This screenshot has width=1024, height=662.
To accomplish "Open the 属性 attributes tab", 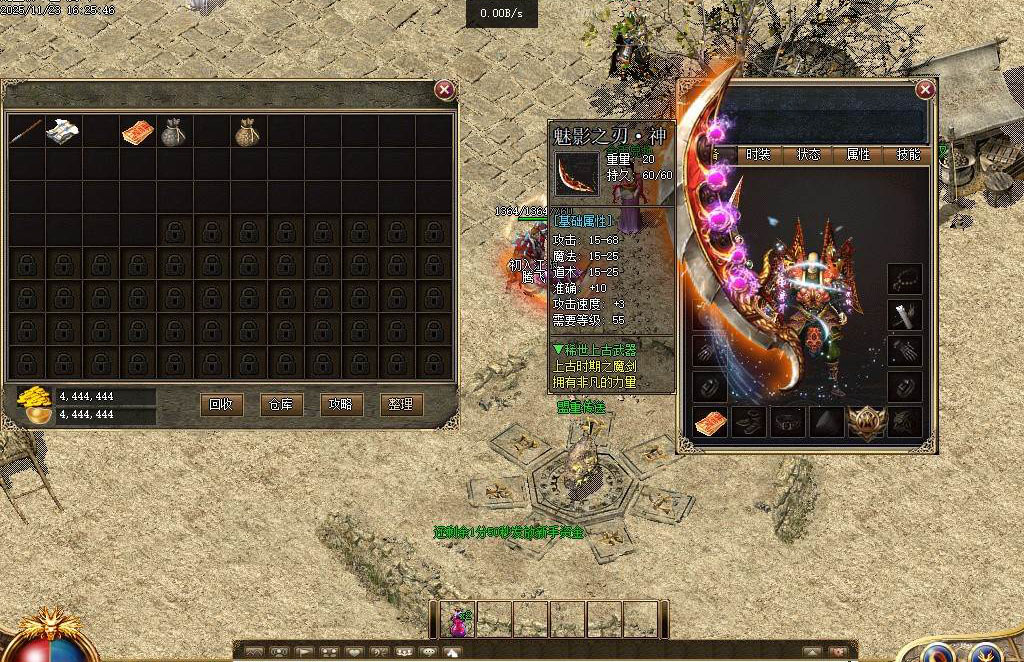I will pyautogui.click(x=858, y=155).
